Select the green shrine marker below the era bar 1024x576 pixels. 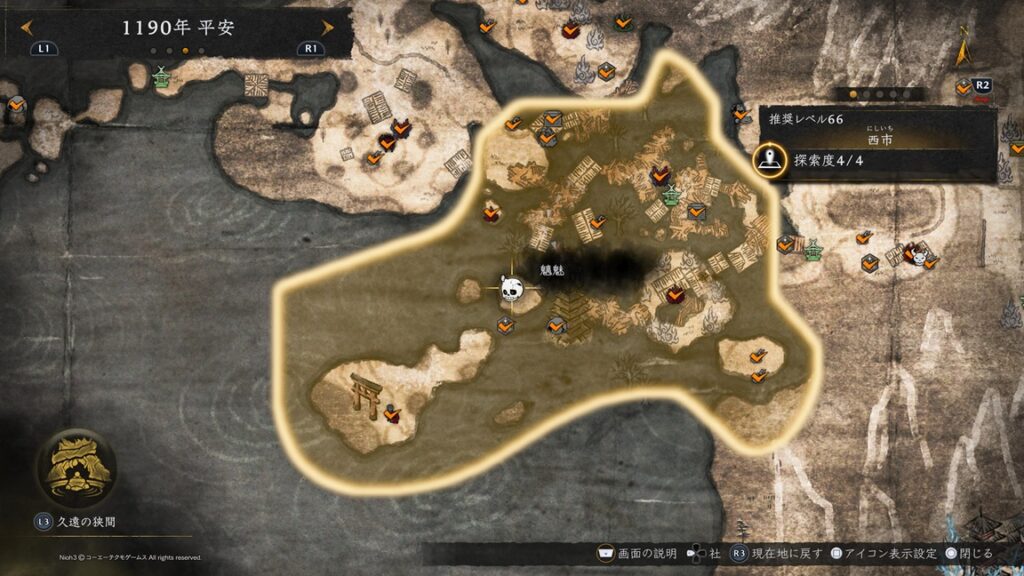point(162,77)
